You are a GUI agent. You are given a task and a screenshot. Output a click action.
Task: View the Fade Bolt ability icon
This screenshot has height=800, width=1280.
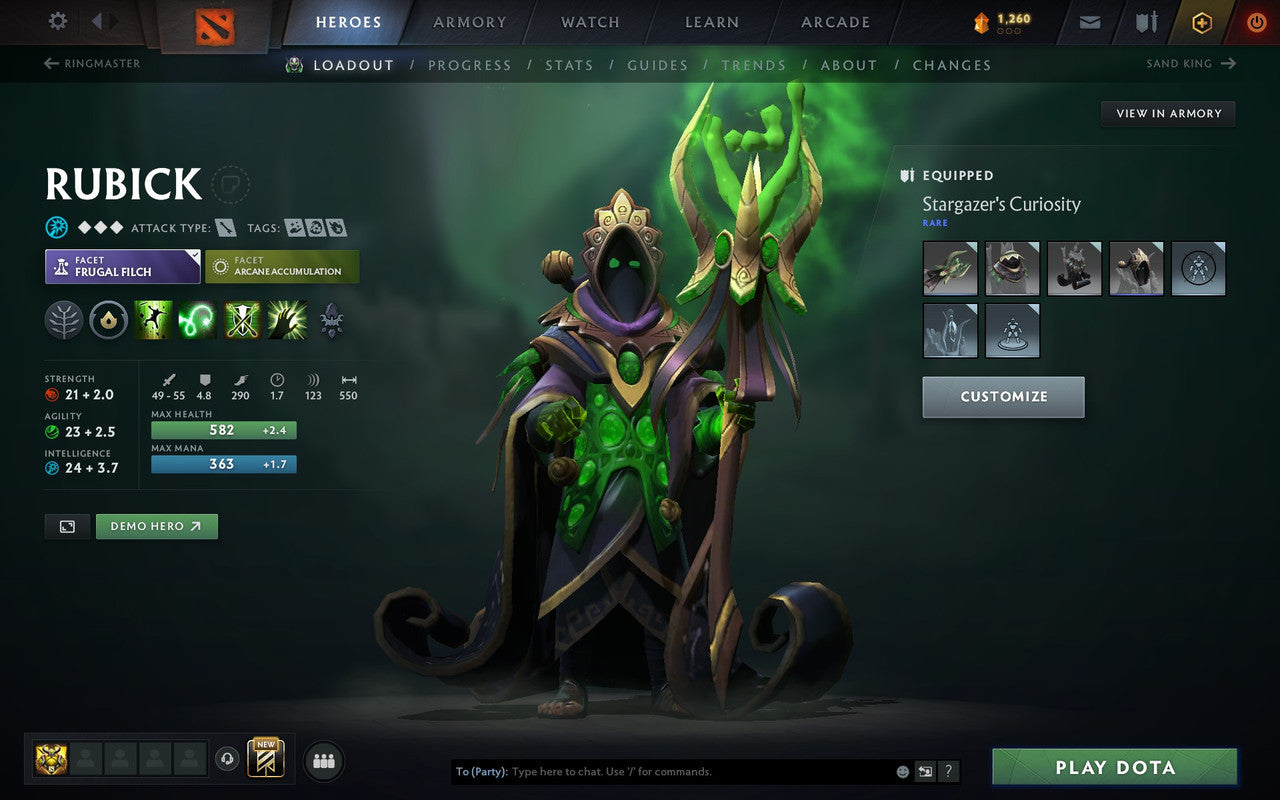pos(197,320)
